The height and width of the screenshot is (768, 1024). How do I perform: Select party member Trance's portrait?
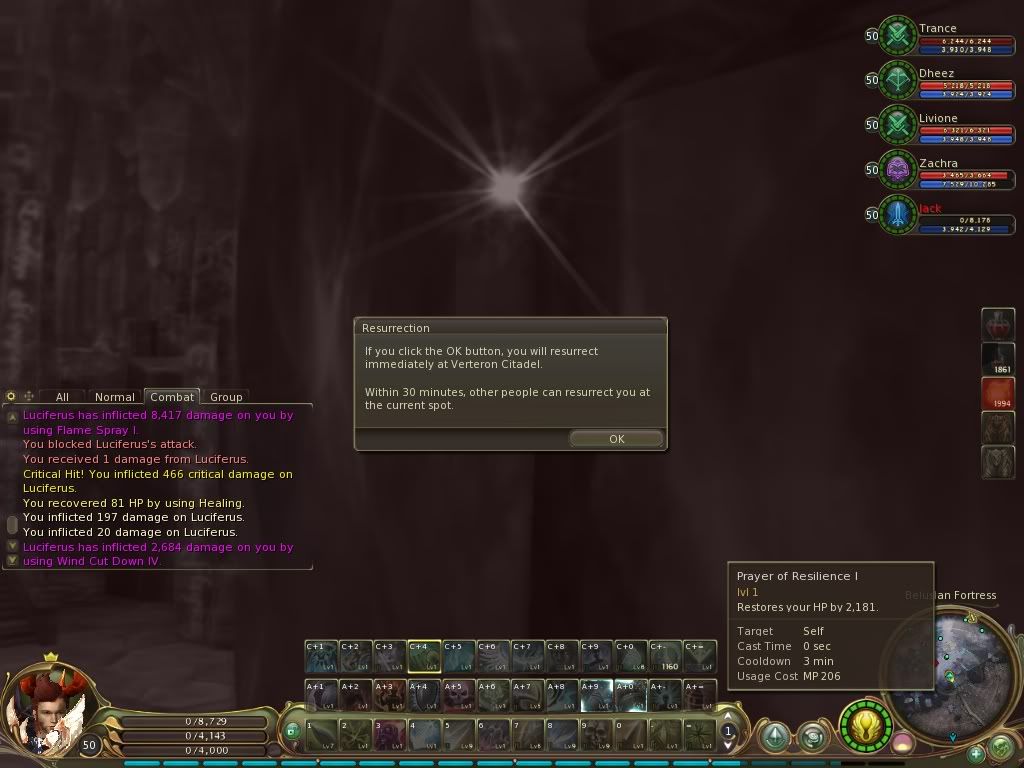click(x=898, y=35)
